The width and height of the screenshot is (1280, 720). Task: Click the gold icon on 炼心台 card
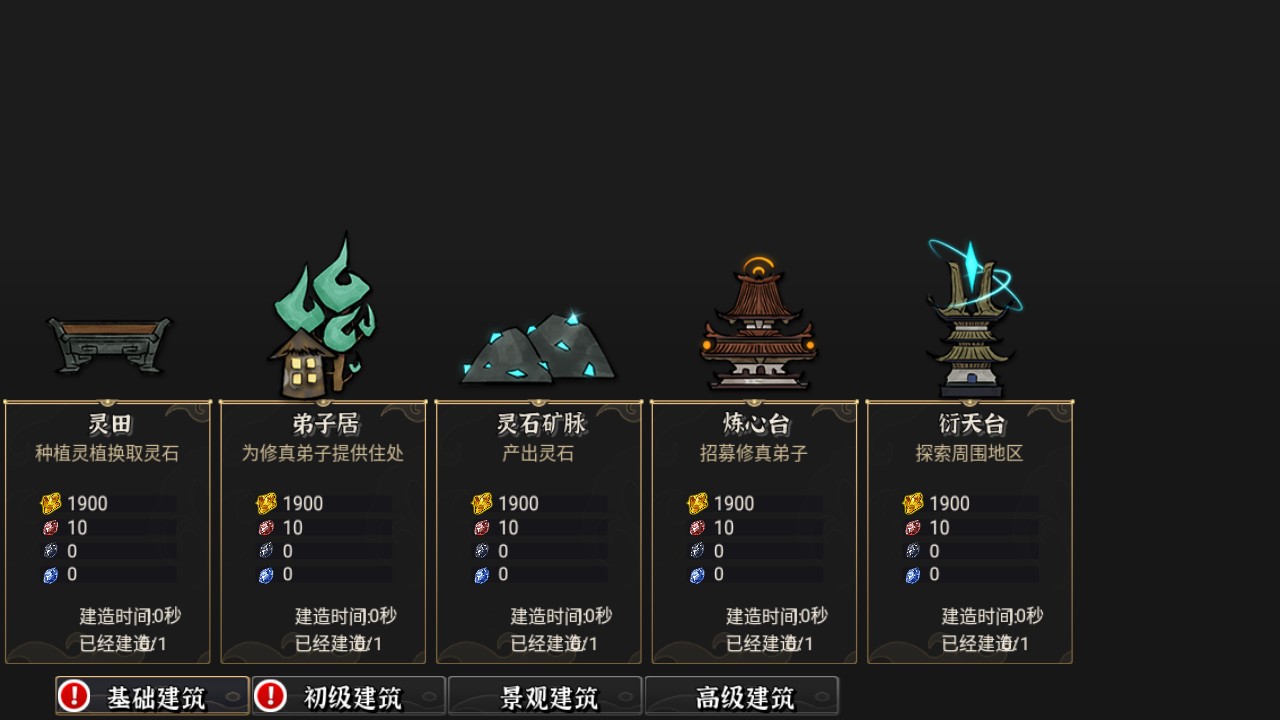698,504
